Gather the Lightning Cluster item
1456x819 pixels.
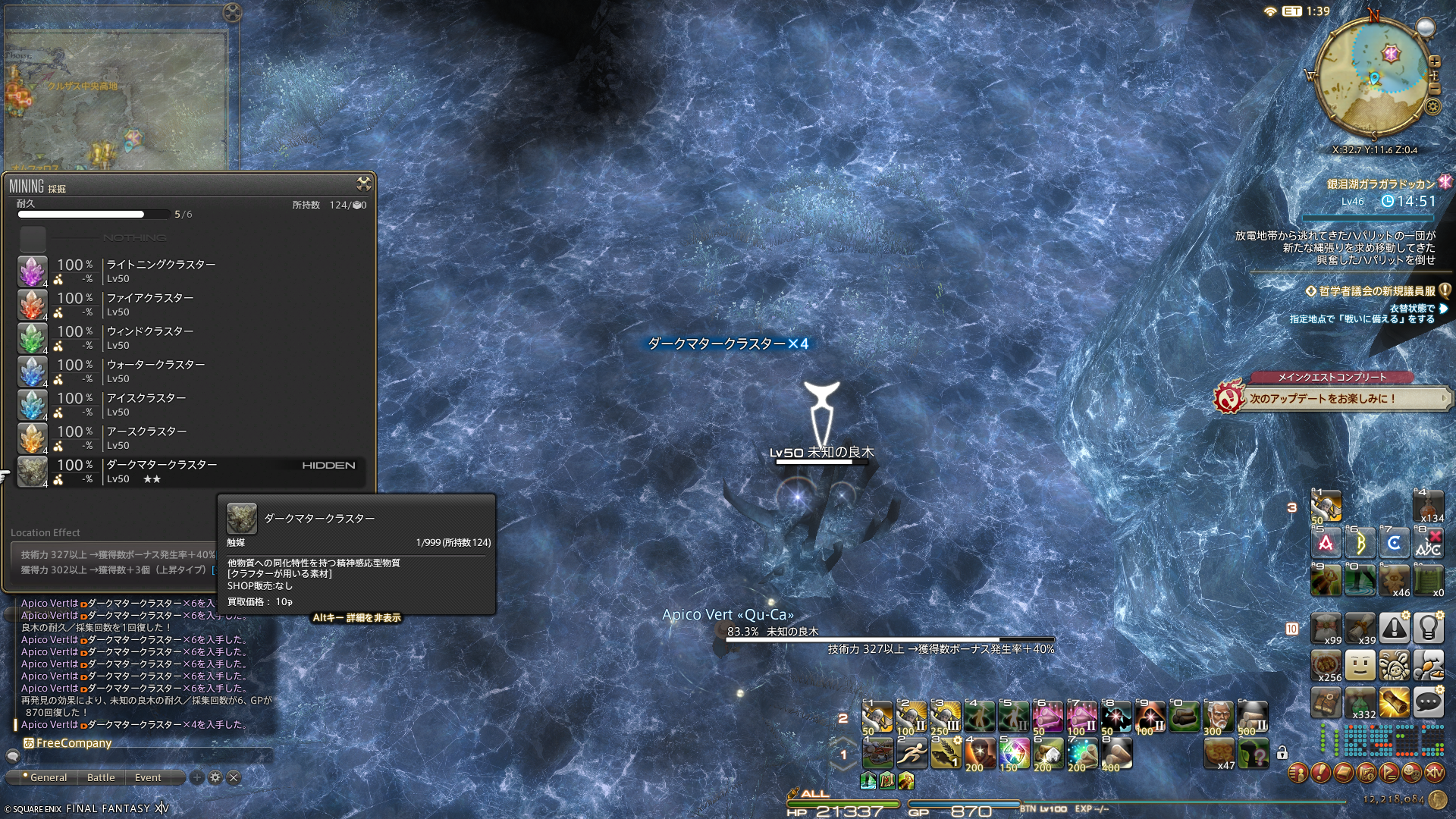[x=161, y=271]
